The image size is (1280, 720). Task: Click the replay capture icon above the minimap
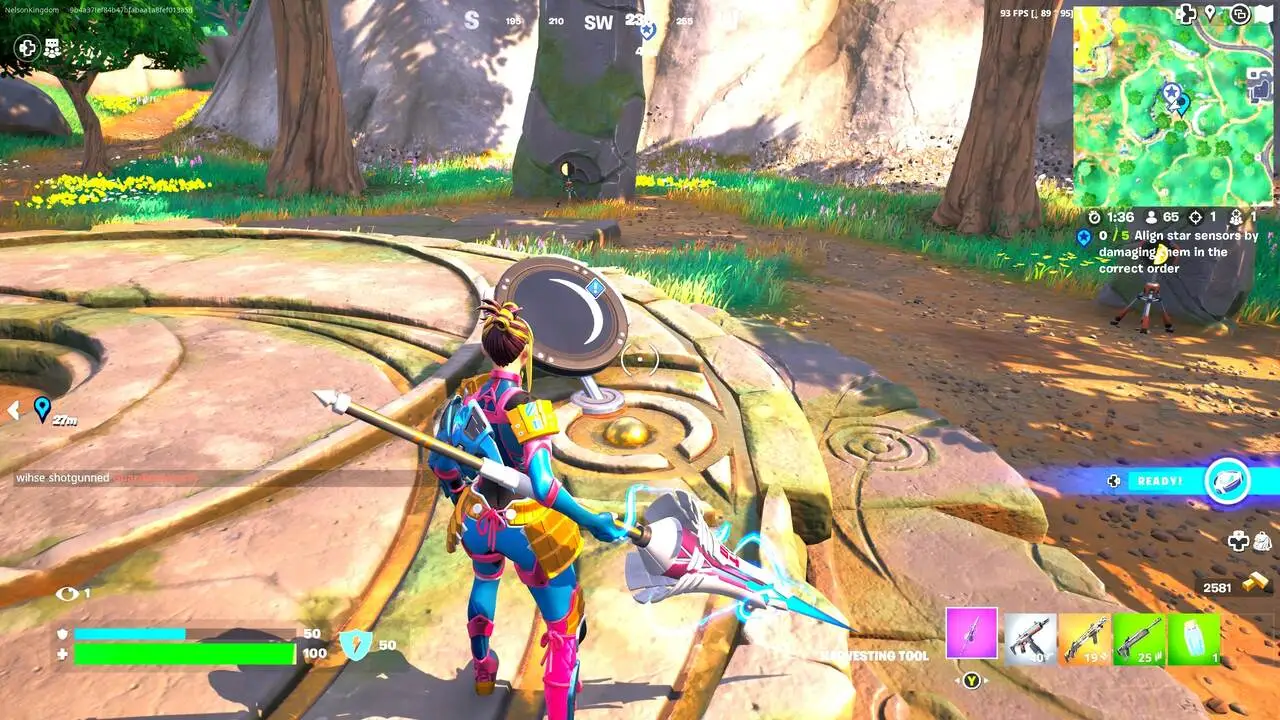(x=1240, y=14)
